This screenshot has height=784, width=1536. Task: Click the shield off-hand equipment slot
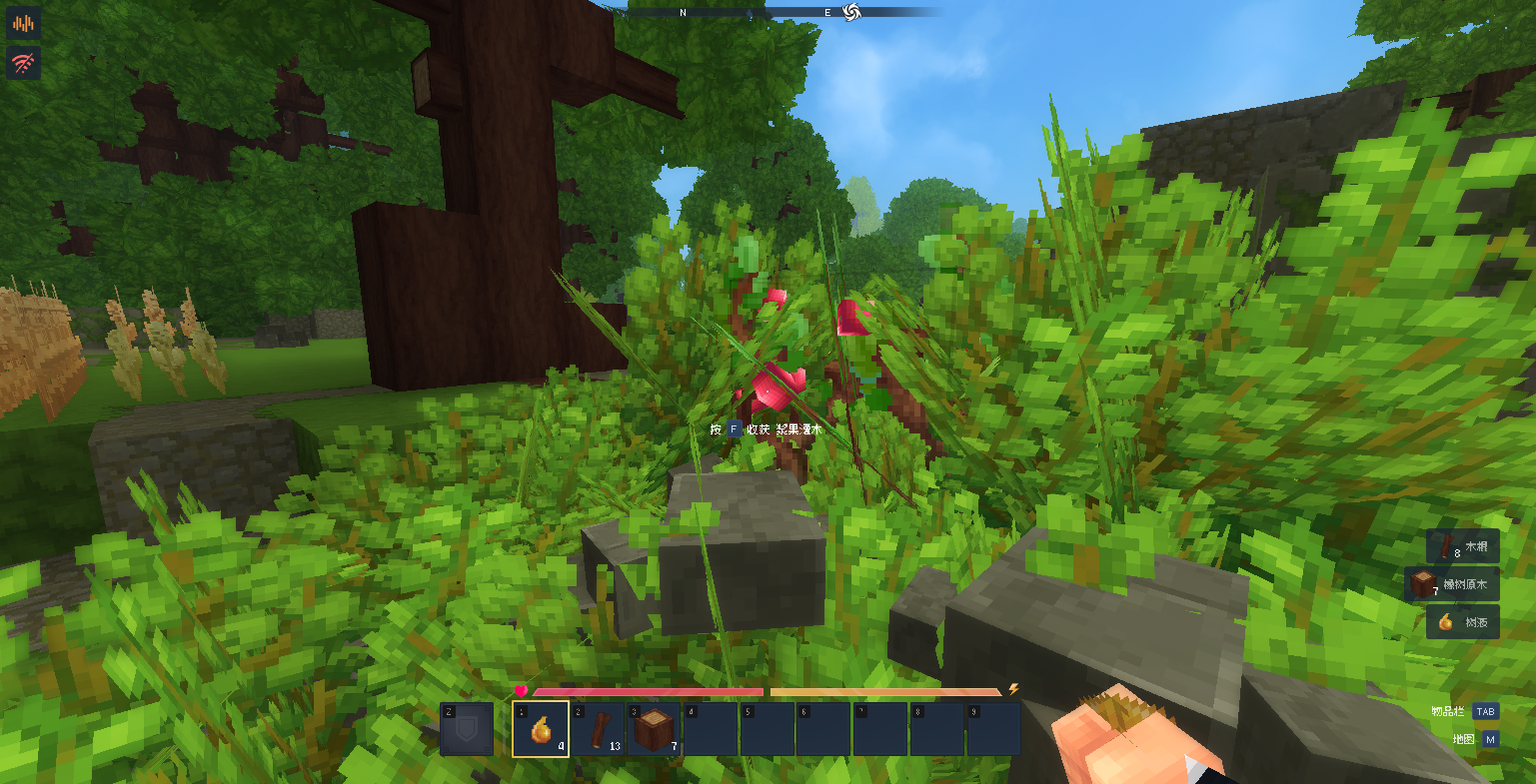(x=467, y=729)
